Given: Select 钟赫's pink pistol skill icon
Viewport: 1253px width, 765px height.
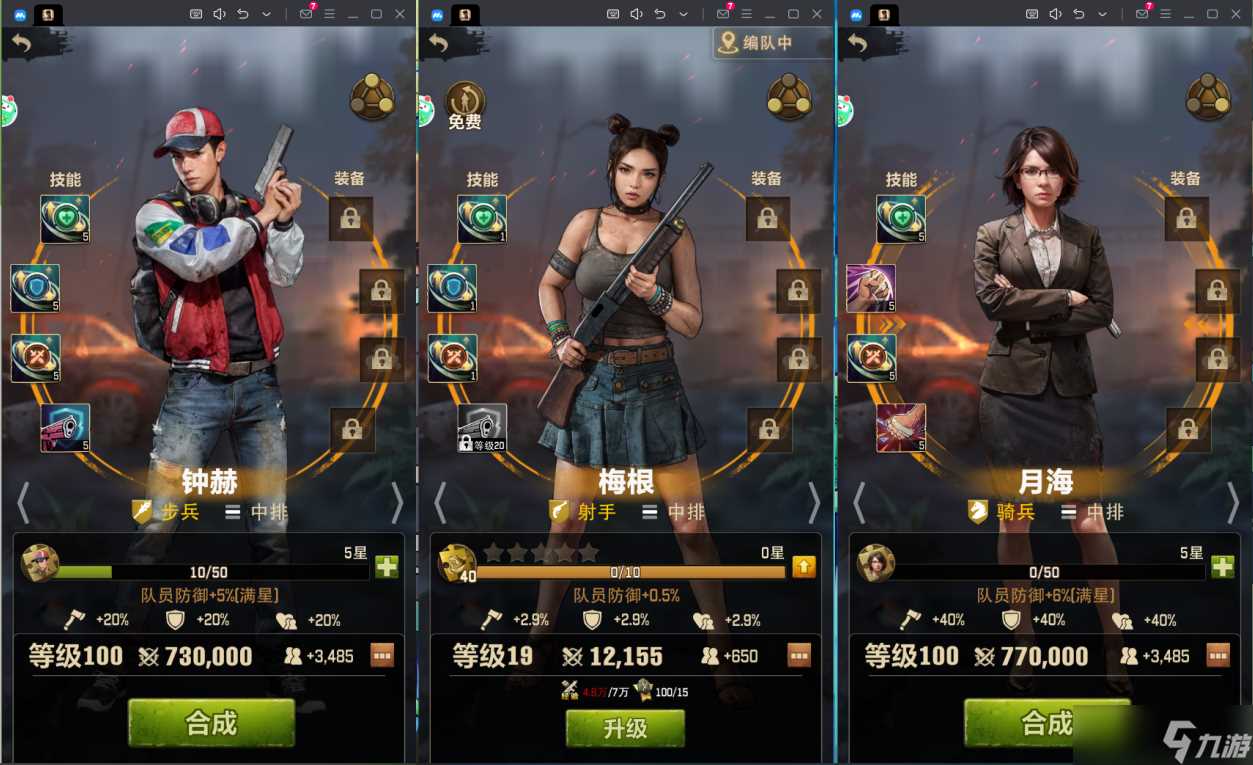Looking at the screenshot, I should (x=66, y=428).
